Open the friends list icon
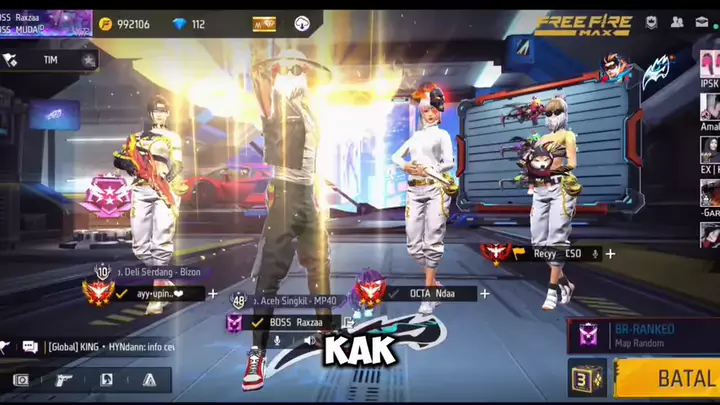The image size is (720, 405). pyautogui.click(x=678, y=22)
